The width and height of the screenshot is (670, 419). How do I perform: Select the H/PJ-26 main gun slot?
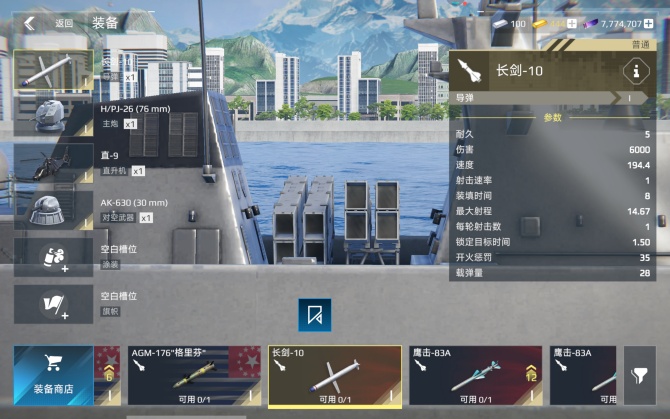pos(53,115)
